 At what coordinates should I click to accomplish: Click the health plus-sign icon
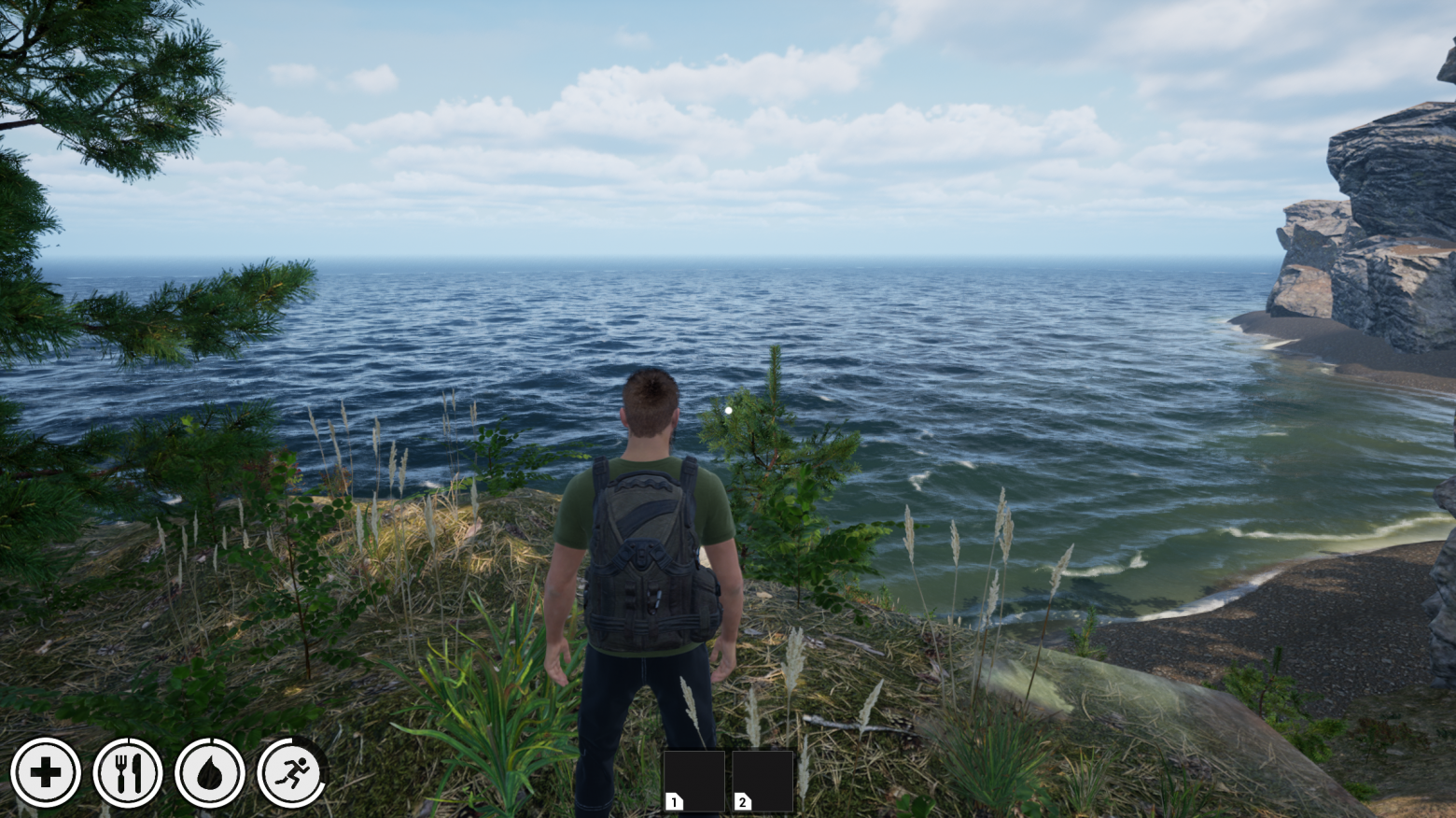[45, 773]
